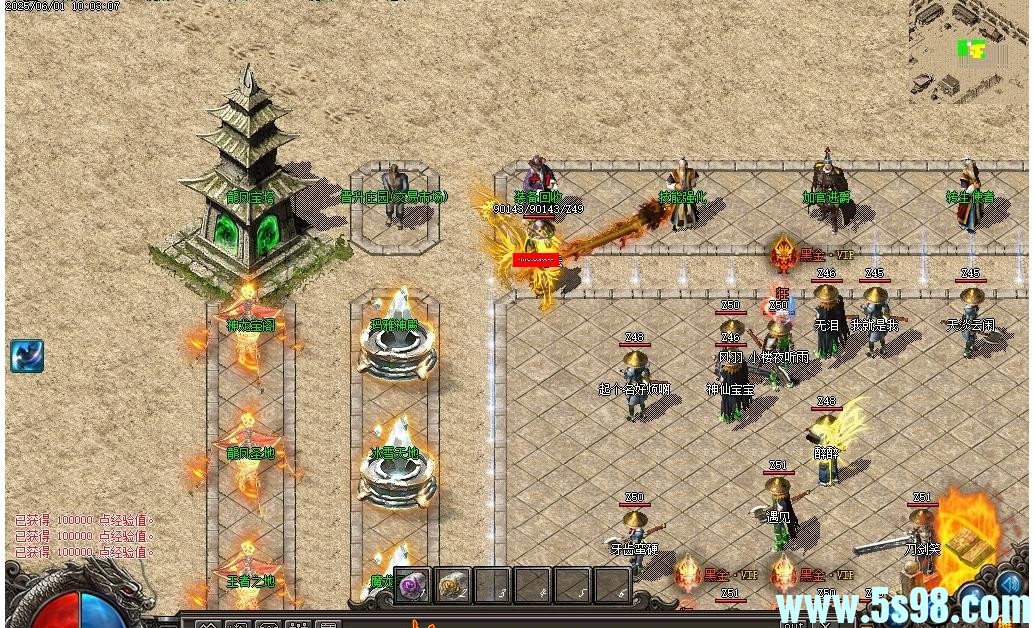Use the purple item in hotbar slot 1
This screenshot has width=1035, height=628.
click(413, 585)
